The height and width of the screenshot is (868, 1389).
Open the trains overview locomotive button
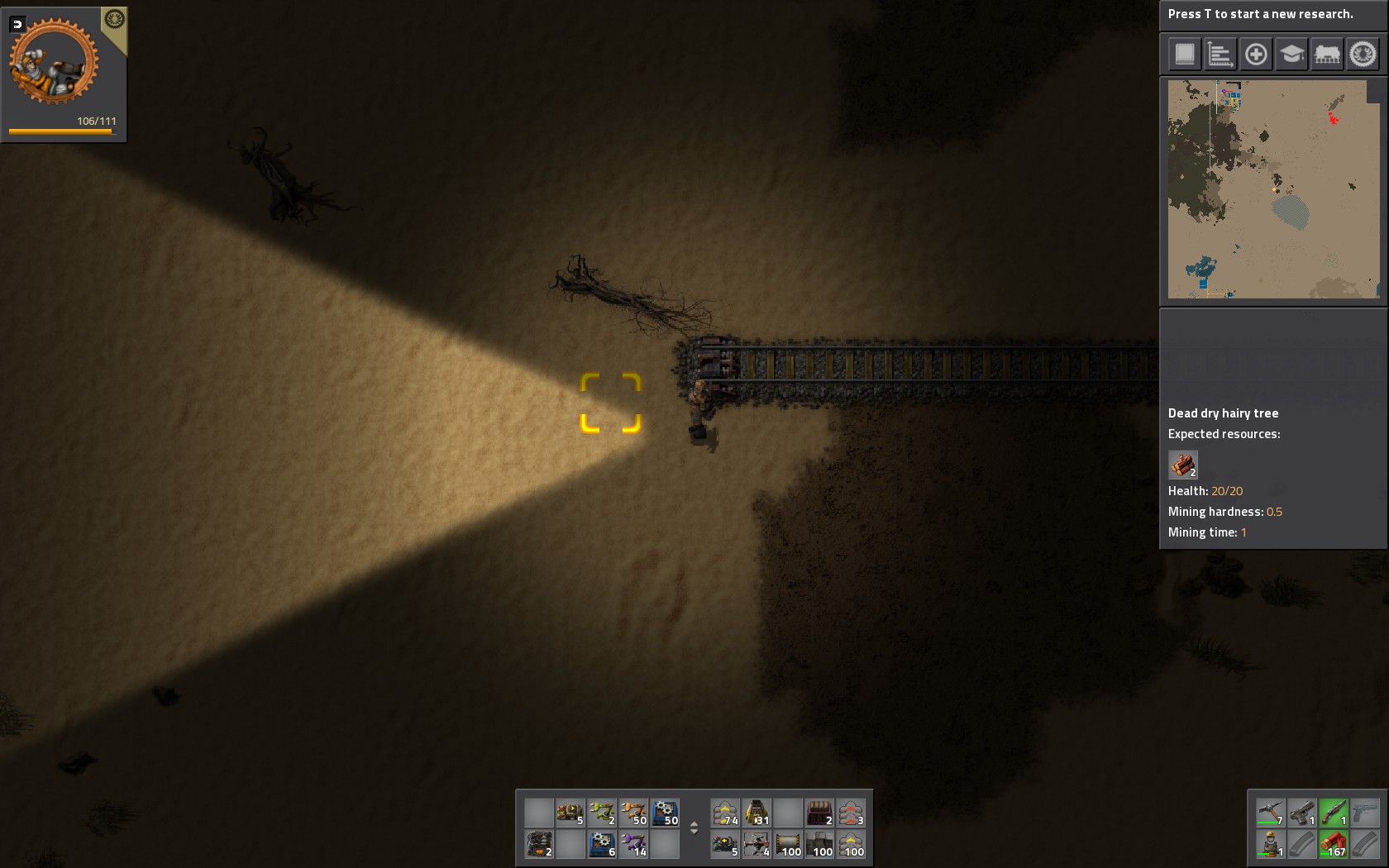[1327, 55]
